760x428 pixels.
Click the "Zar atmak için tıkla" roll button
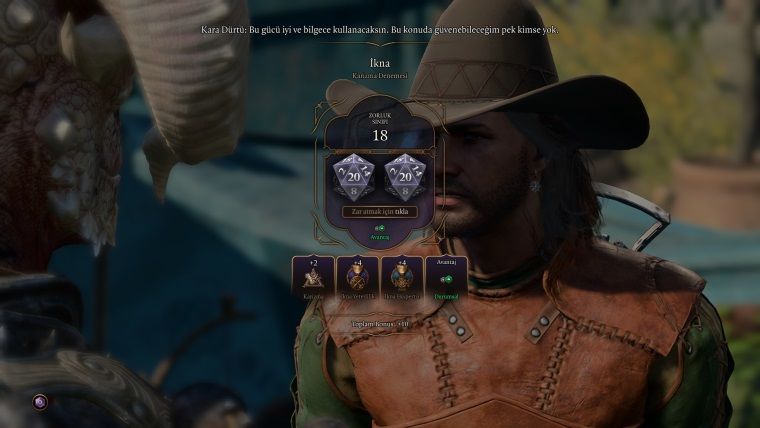point(379,212)
